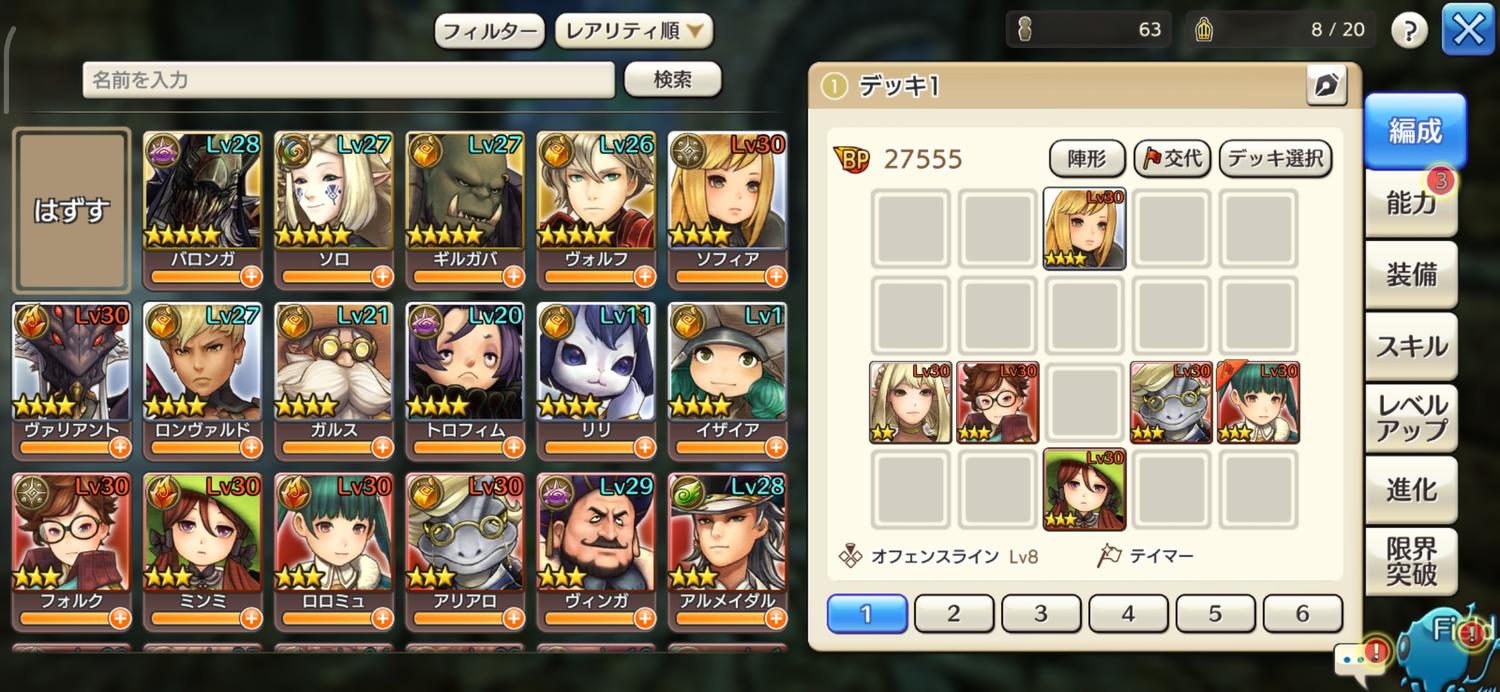
Task: Go to the レベルアップ level up tab
Action: (1411, 418)
